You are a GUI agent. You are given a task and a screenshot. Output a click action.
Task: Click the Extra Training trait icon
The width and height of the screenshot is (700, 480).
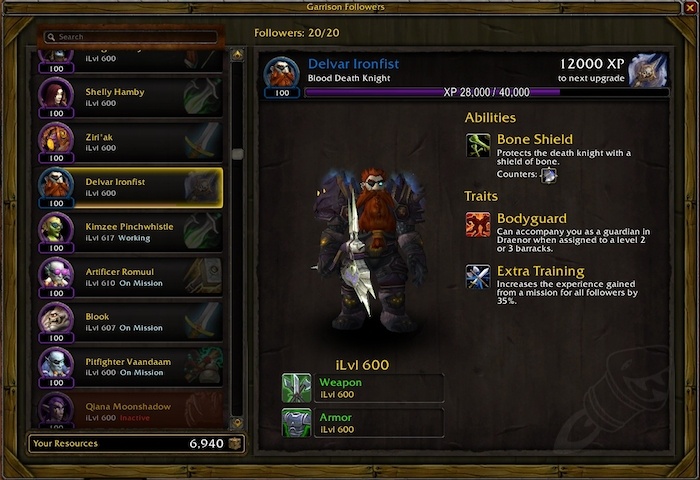point(478,277)
